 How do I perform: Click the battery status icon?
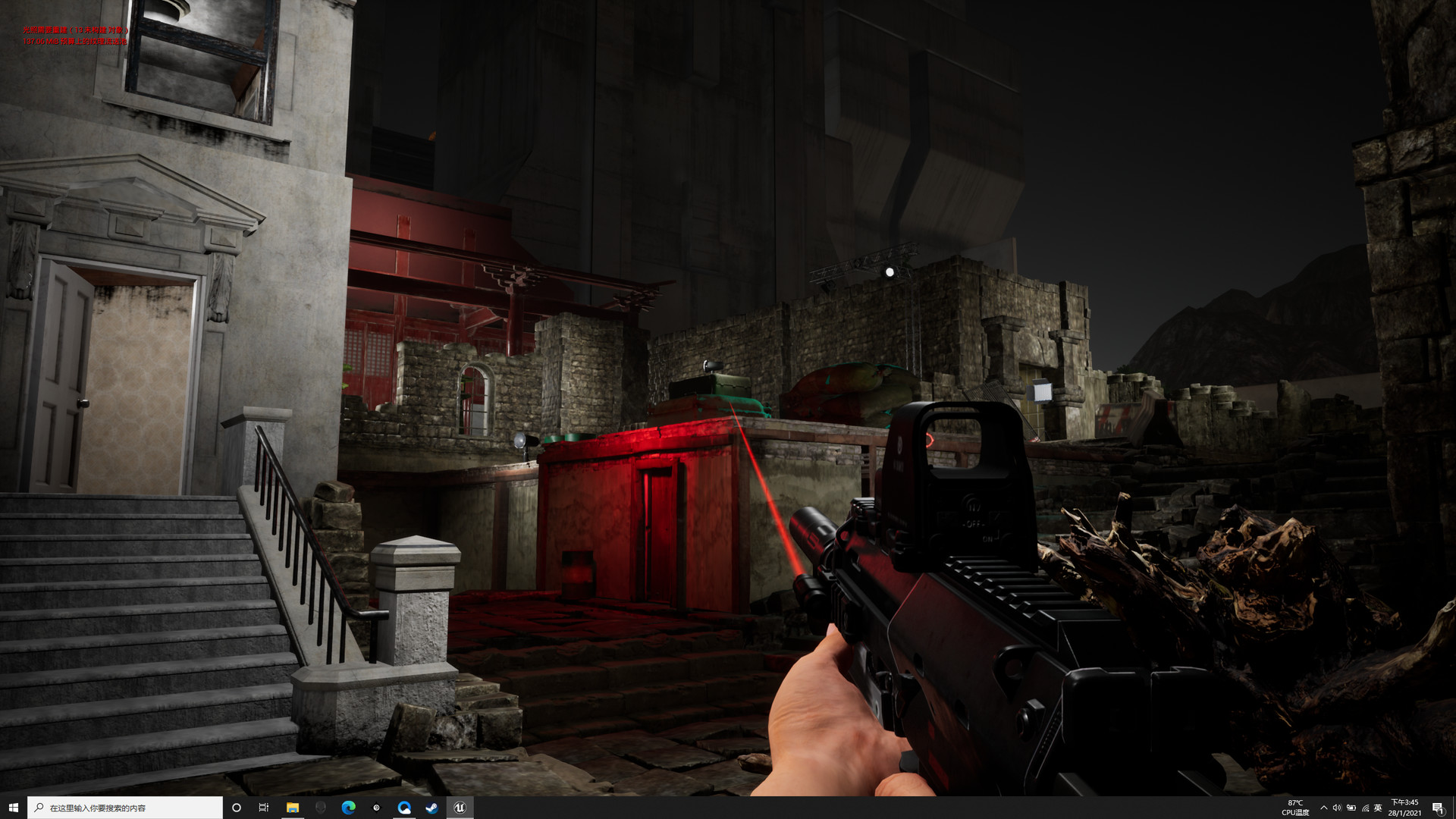coord(1351,808)
